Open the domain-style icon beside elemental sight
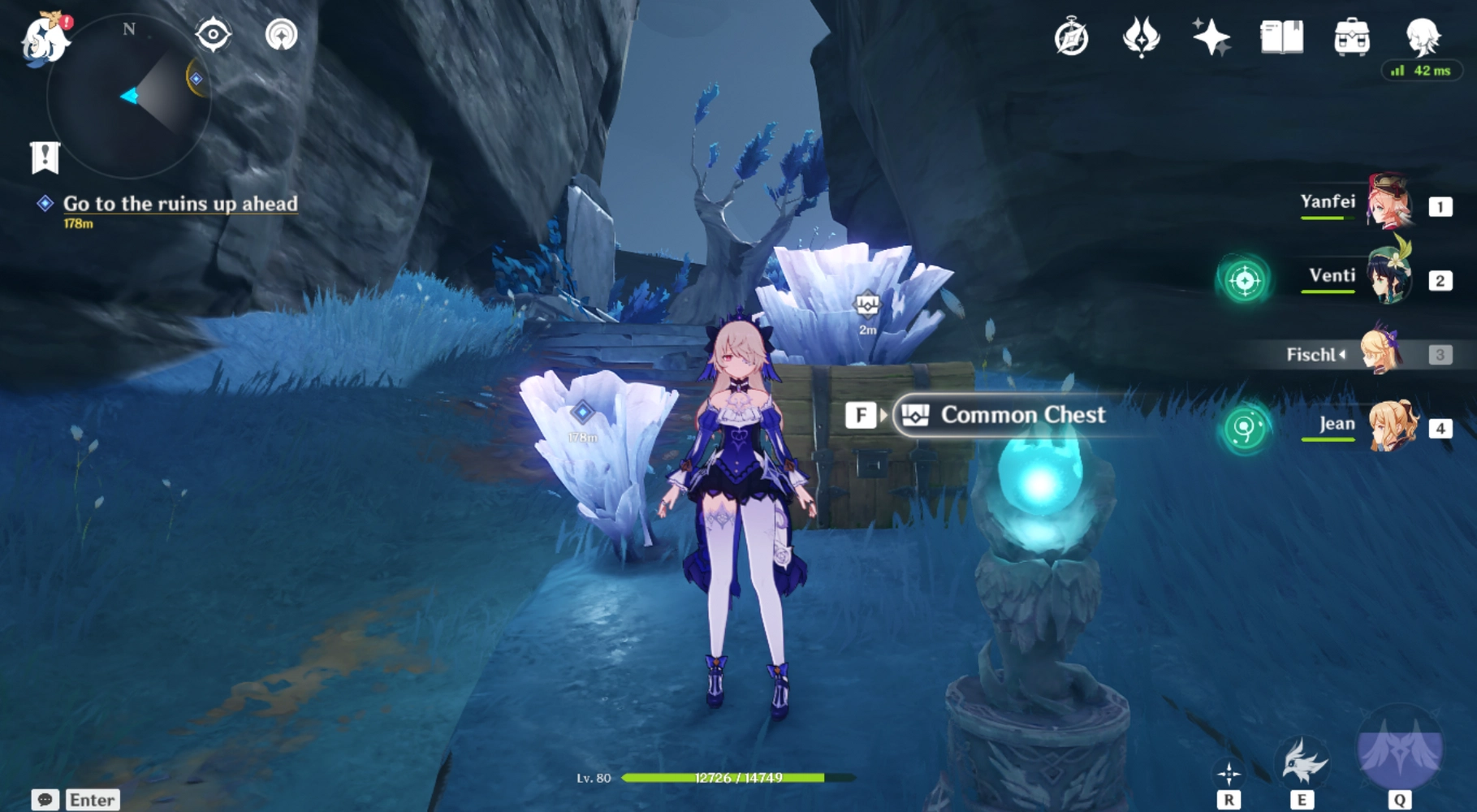1477x812 pixels. click(x=281, y=35)
